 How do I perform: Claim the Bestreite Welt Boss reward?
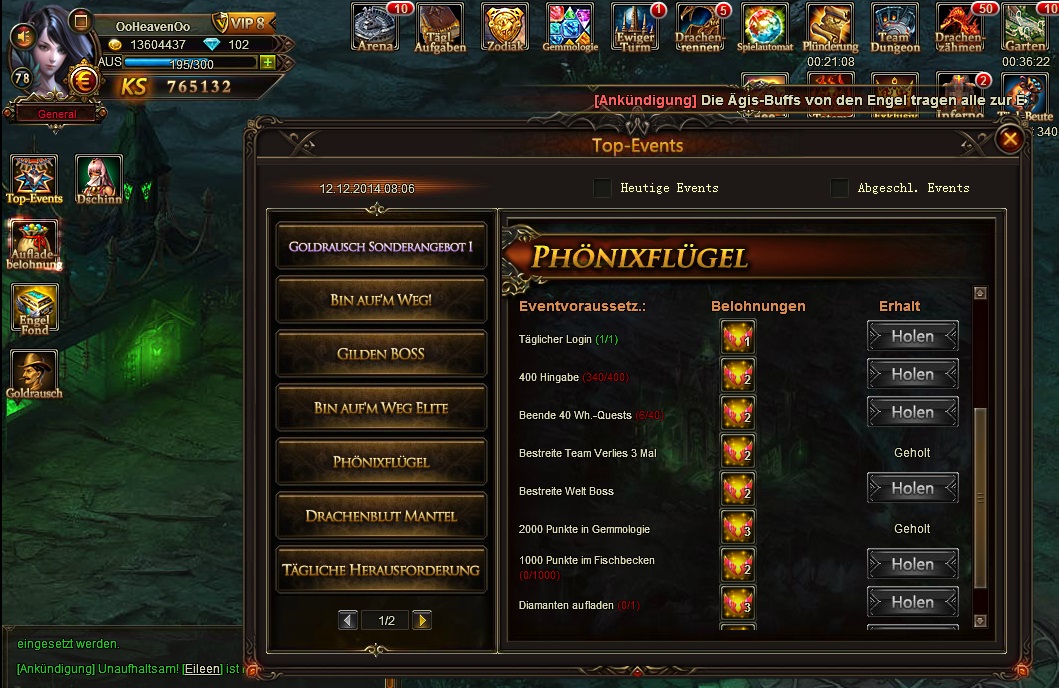[x=912, y=489]
